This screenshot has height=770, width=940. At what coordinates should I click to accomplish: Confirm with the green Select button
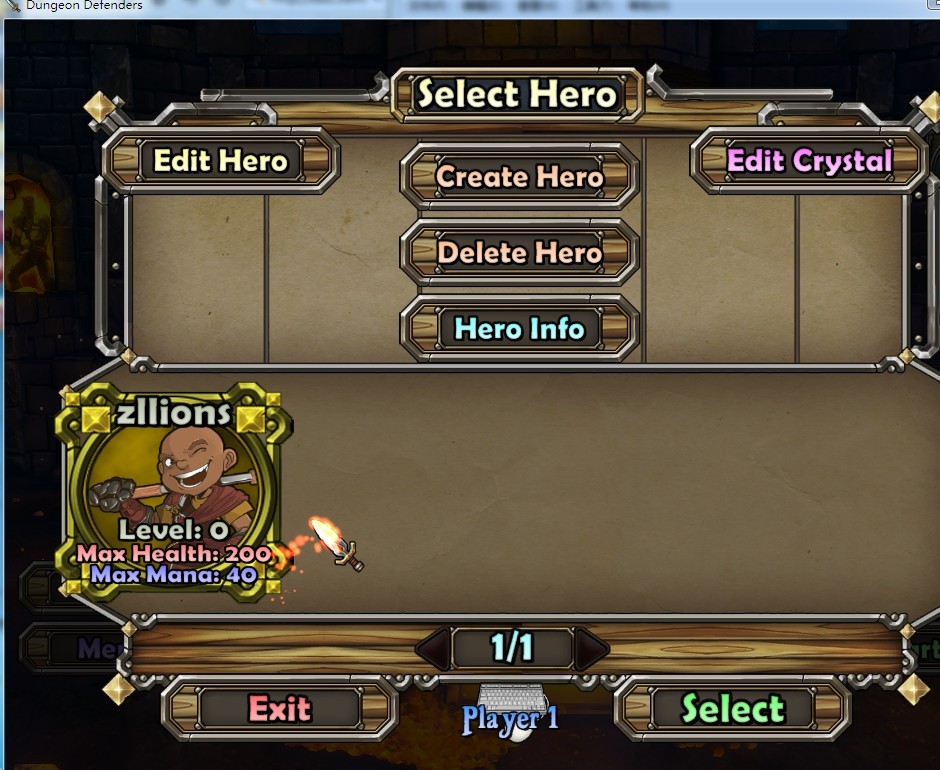point(732,709)
